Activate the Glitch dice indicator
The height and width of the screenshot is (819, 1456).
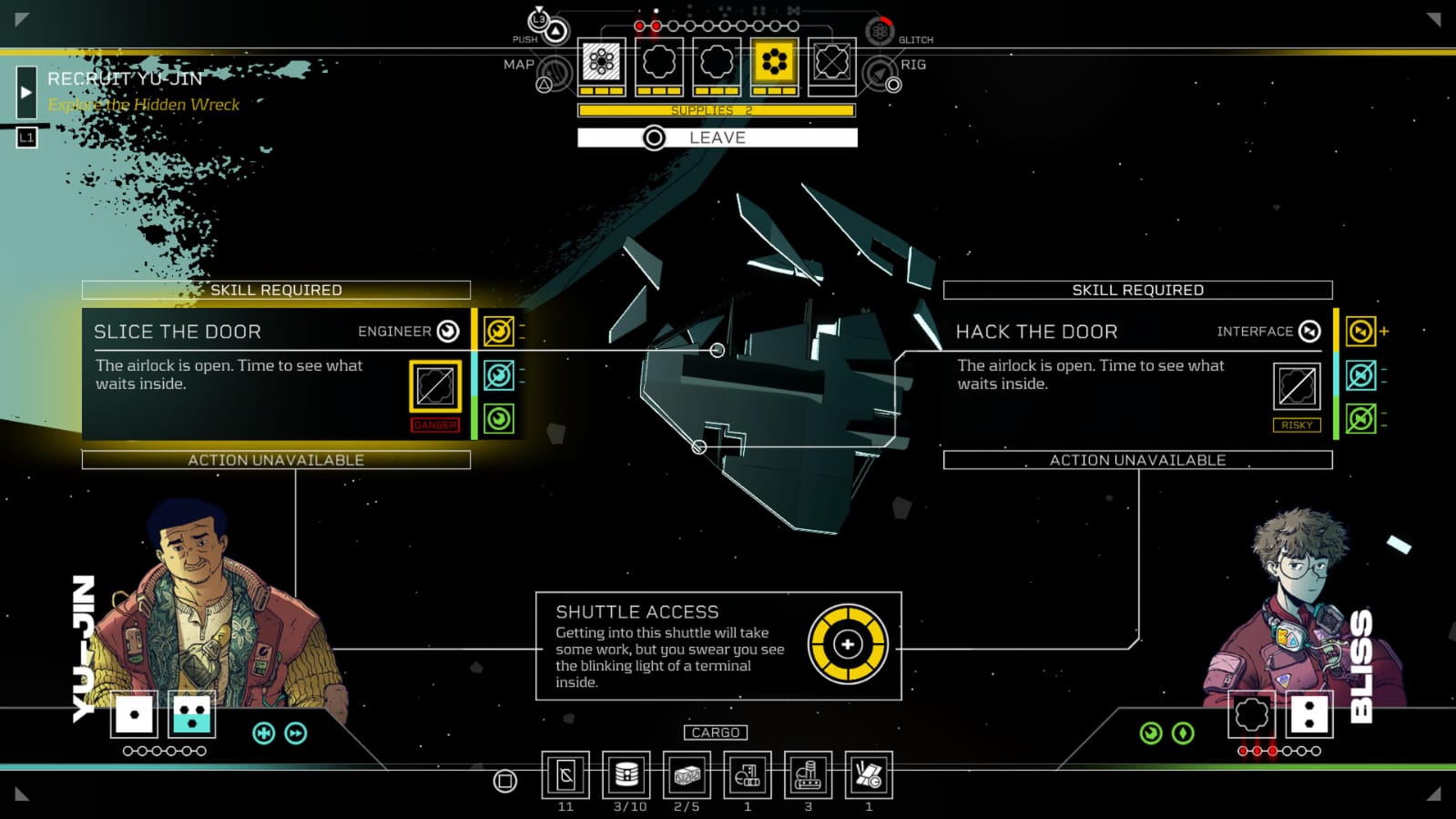click(880, 32)
